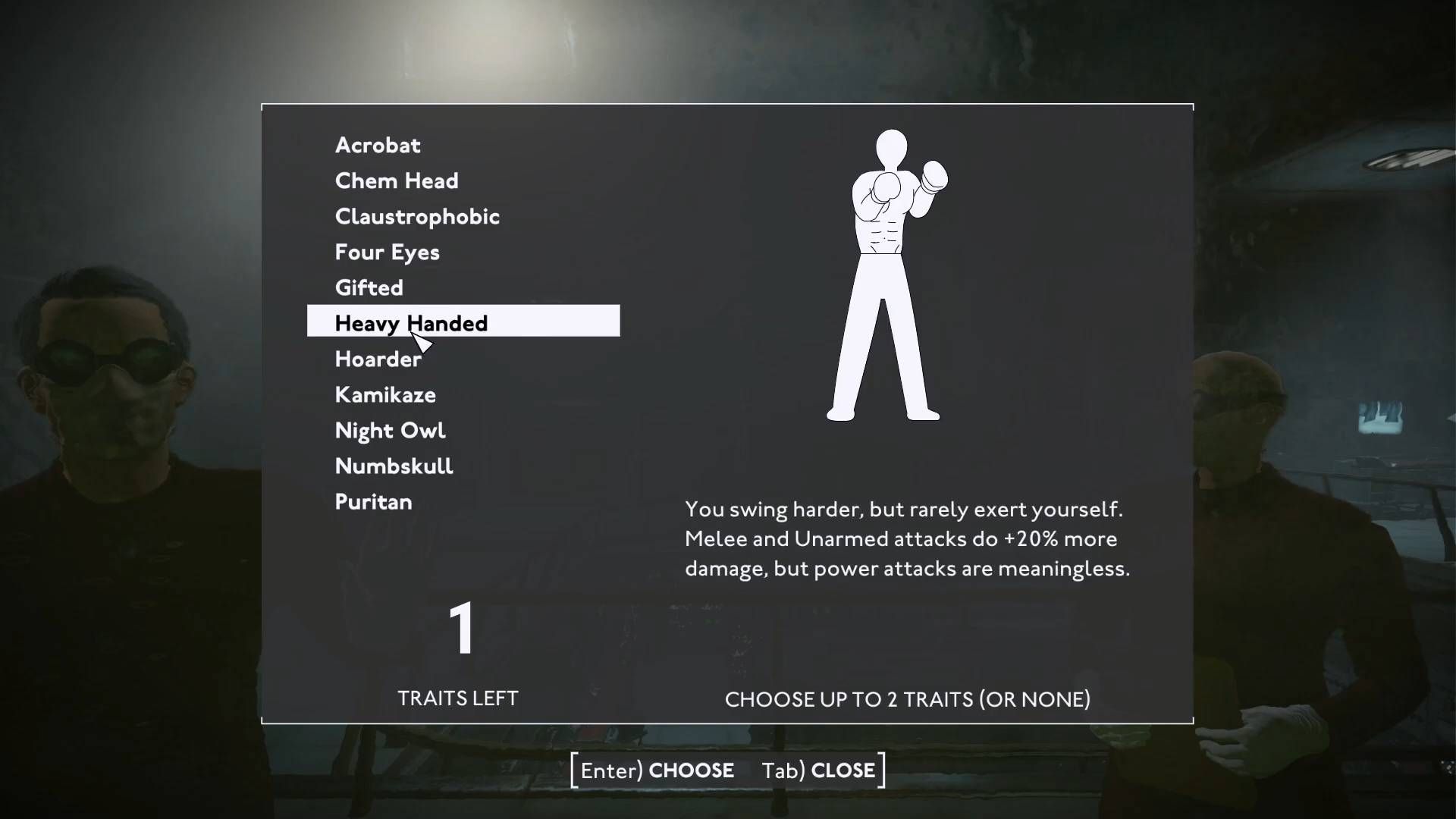Choose the Puritan trait

pyautogui.click(x=373, y=501)
